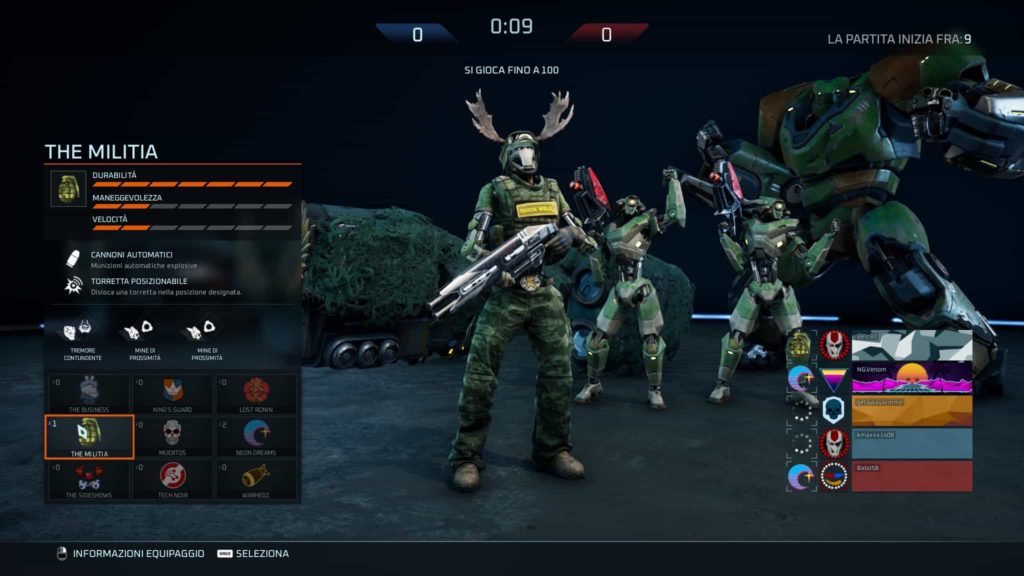The height and width of the screenshot is (576, 1024).
Task: Click the Torretta Posizionabile ability entry
Action: click(150, 286)
